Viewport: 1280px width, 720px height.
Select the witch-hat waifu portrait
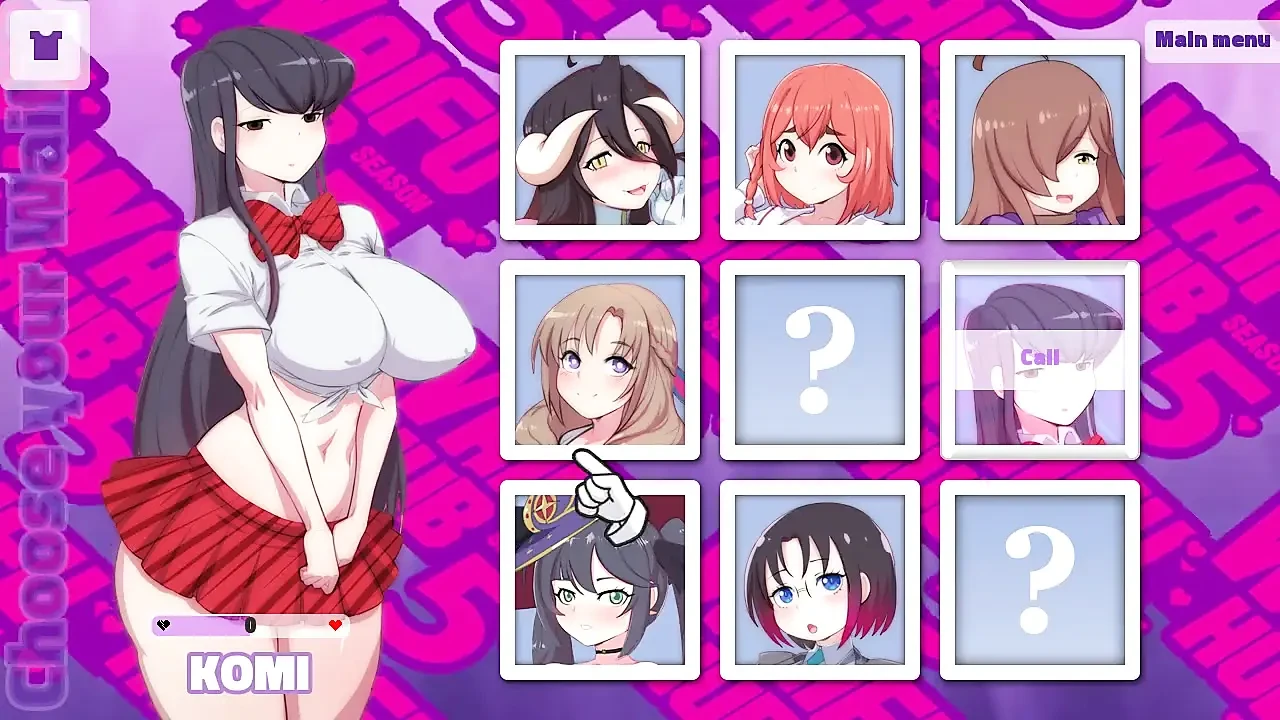[x=600, y=579]
